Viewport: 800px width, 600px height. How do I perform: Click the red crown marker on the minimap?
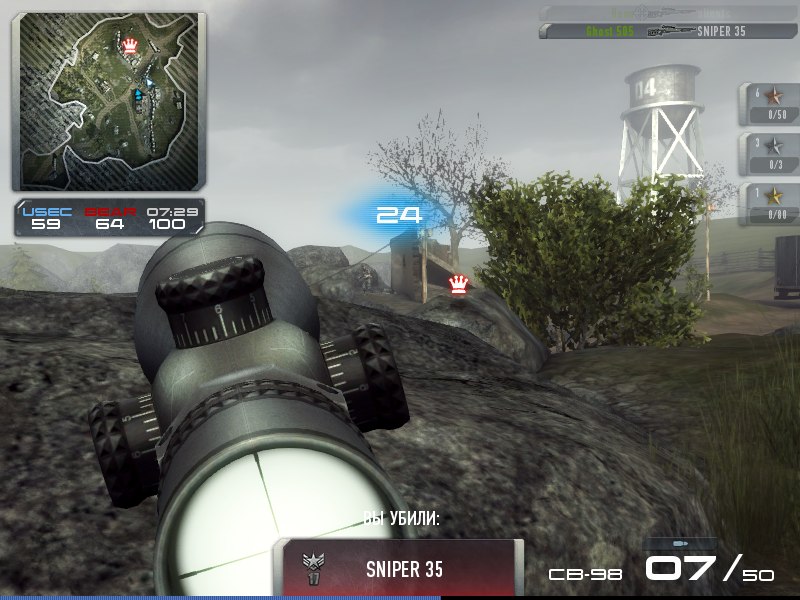click(131, 45)
